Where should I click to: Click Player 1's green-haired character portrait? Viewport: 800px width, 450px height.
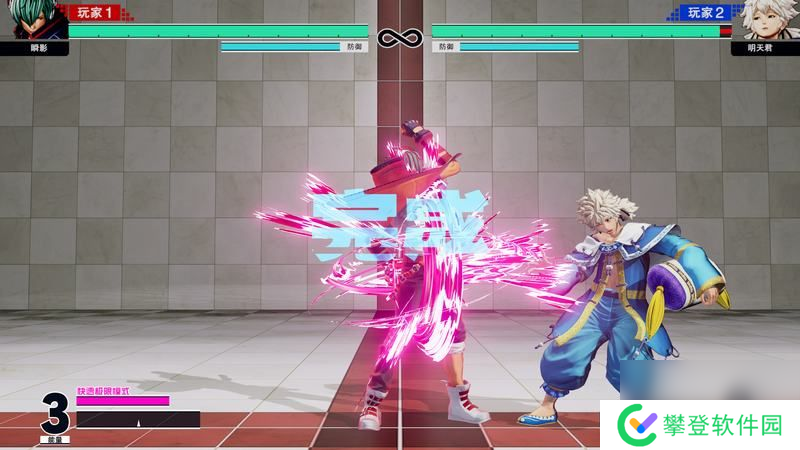34,20
